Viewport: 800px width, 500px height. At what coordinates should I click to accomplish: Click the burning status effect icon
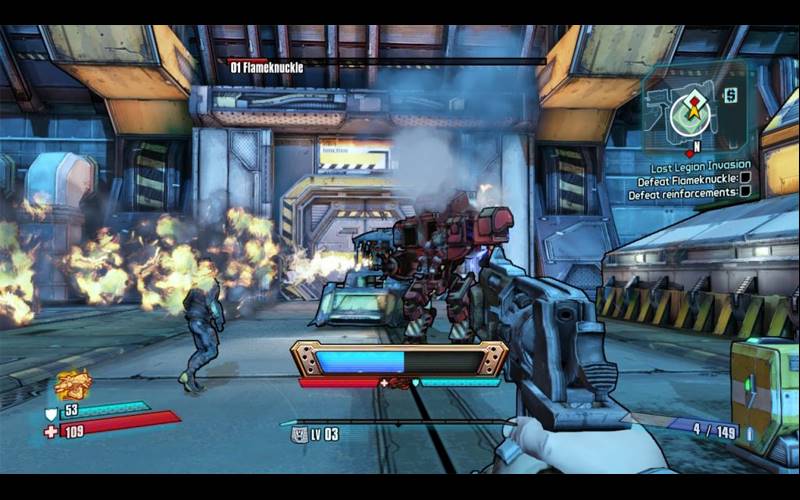[72, 383]
